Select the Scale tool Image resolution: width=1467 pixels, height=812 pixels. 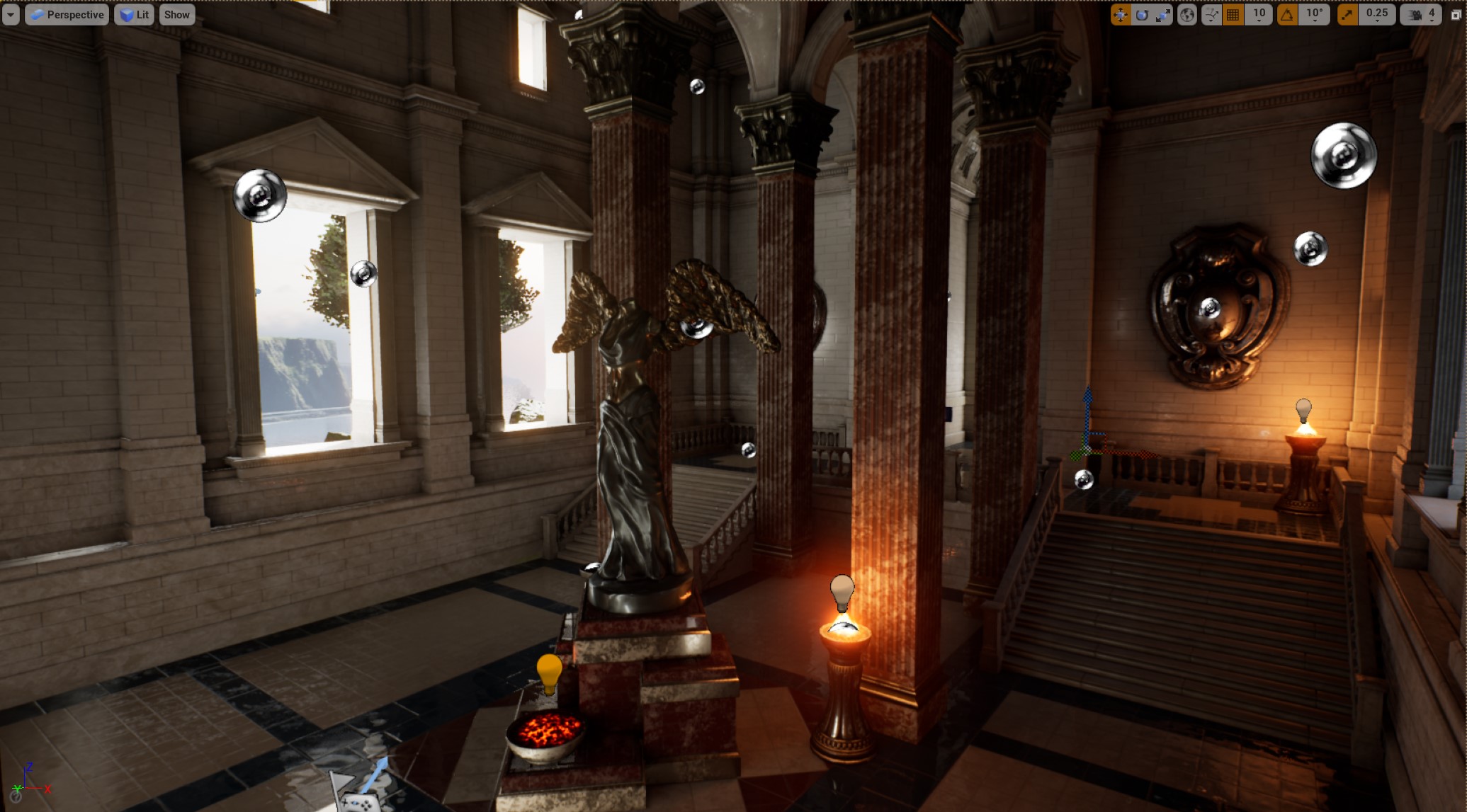click(1162, 14)
